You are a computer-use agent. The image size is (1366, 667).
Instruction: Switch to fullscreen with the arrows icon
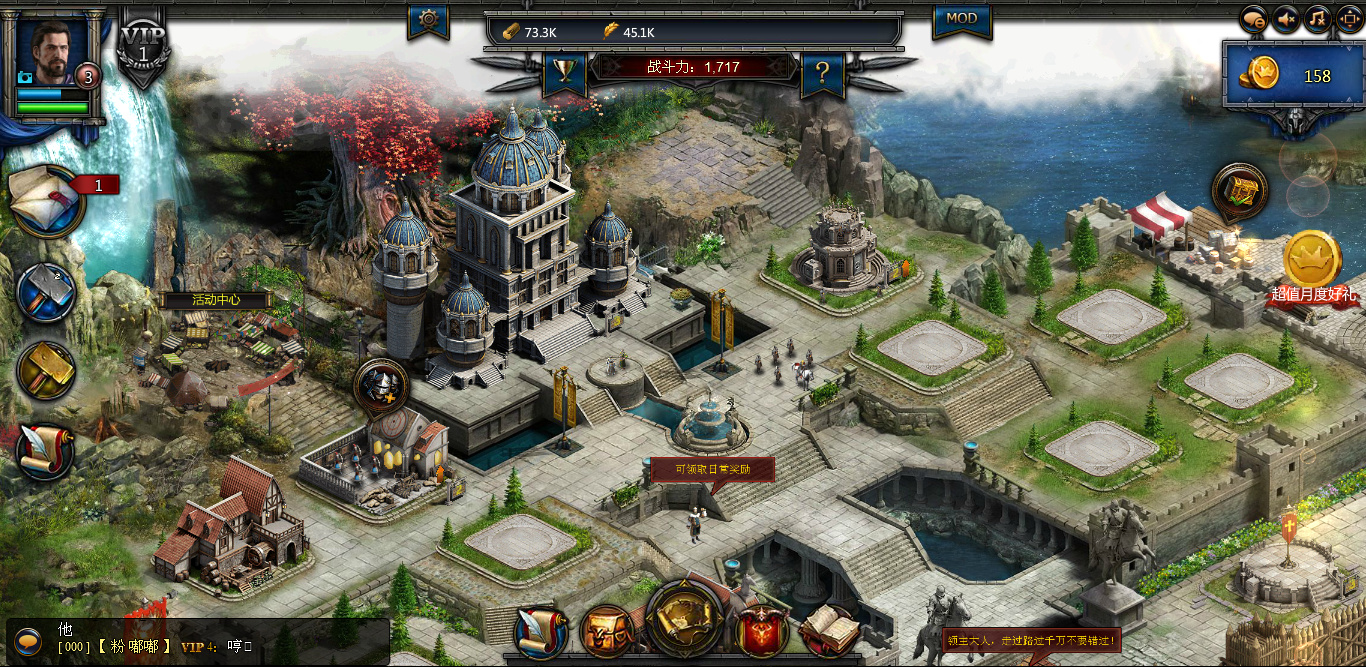pyautogui.click(x=1349, y=19)
